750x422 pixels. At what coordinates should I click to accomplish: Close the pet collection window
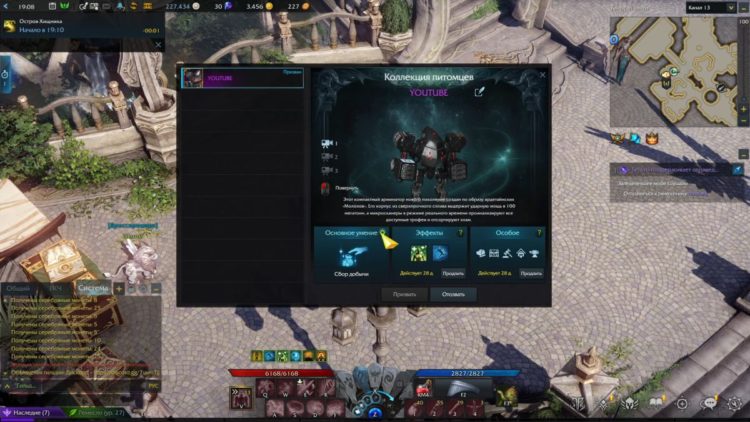[543, 74]
